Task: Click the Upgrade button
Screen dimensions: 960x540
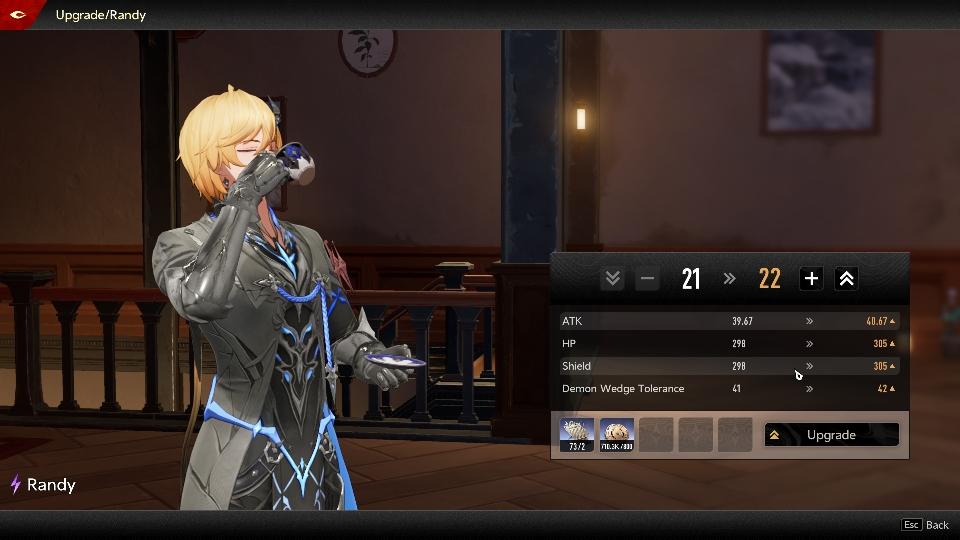Action: pos(831,435)
